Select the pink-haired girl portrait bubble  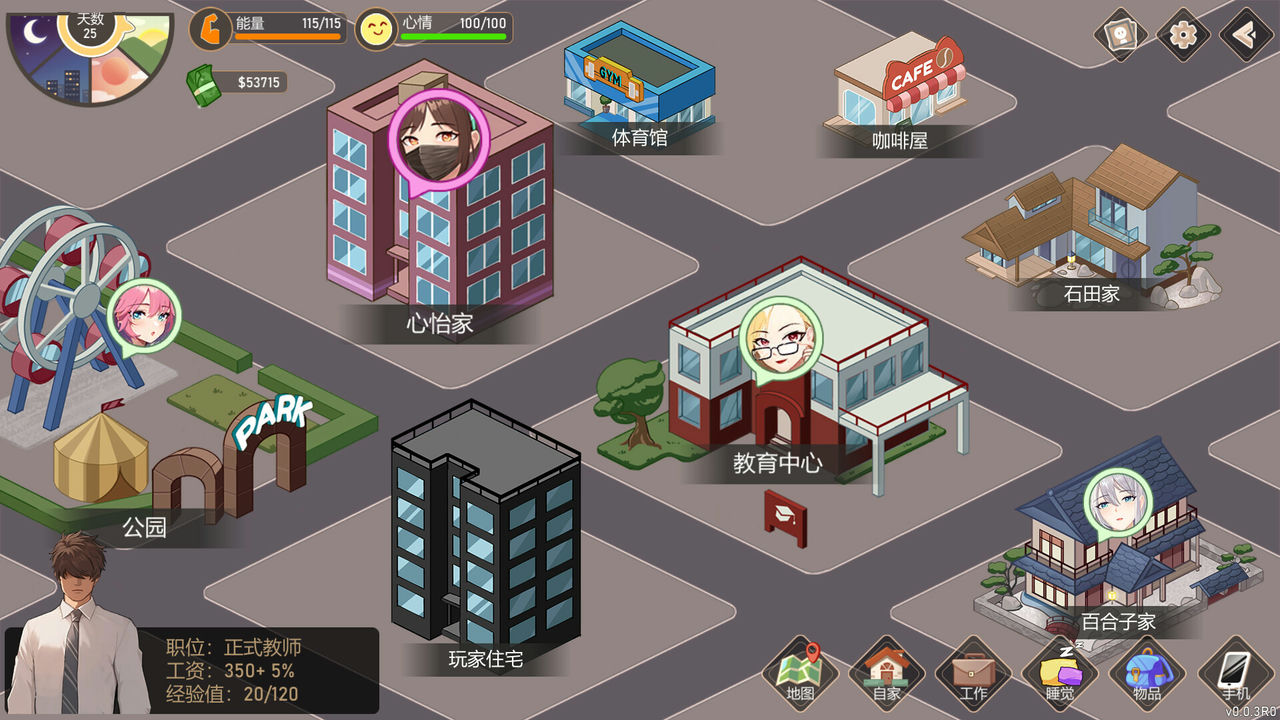[143, 314]
